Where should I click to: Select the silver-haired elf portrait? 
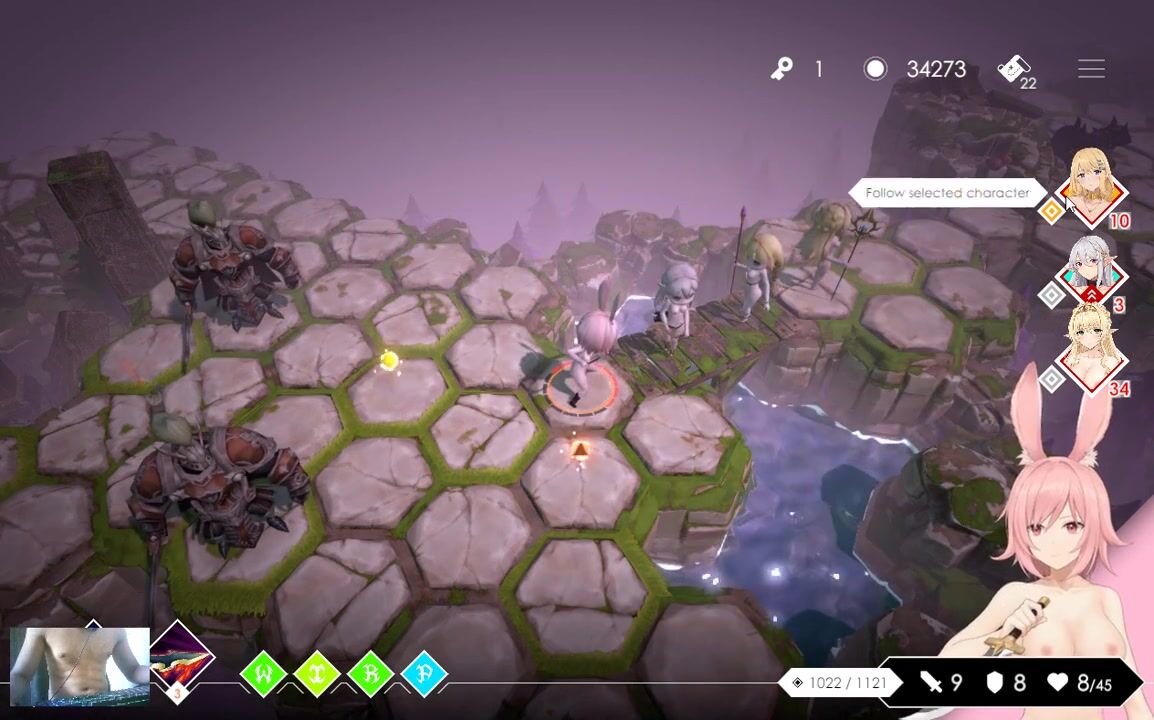coord(1091,271)
